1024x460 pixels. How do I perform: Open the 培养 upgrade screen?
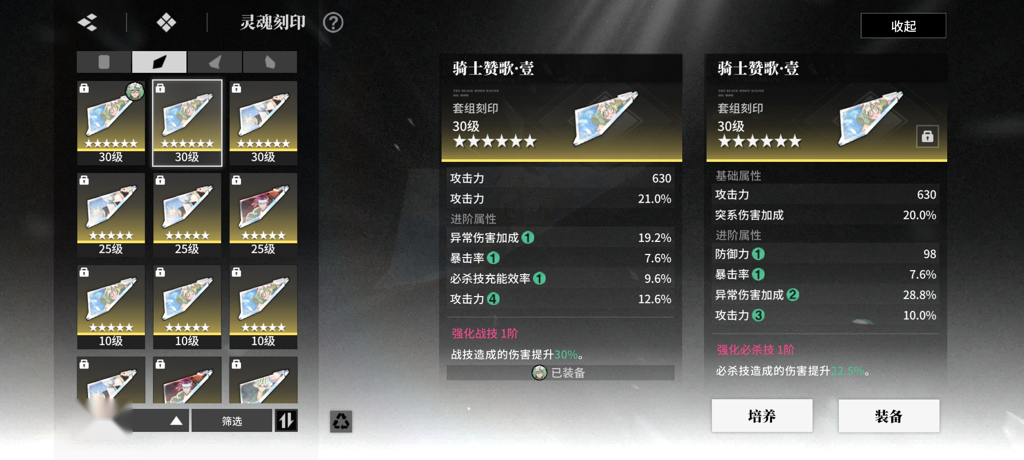pos(761,416)
